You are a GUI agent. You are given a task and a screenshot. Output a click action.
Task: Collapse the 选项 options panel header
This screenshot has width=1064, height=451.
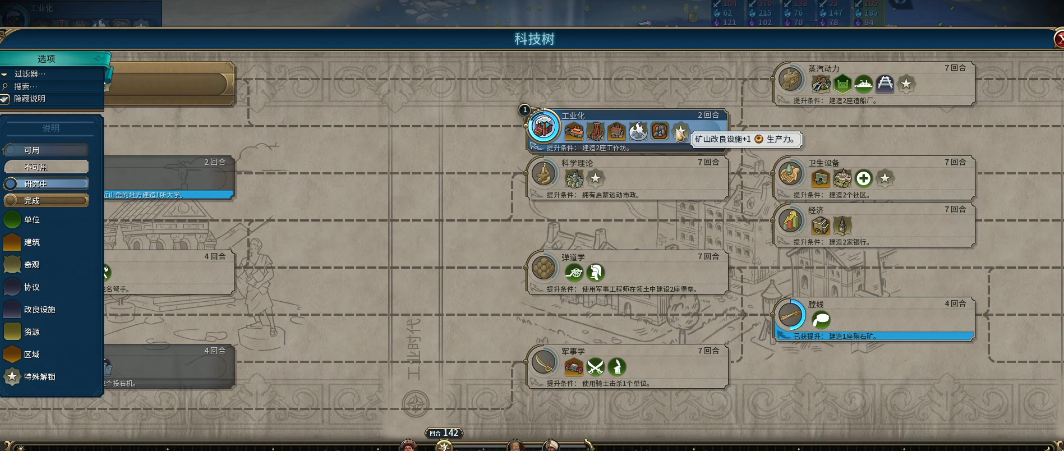pyautogui.click(x=48, y=60)
